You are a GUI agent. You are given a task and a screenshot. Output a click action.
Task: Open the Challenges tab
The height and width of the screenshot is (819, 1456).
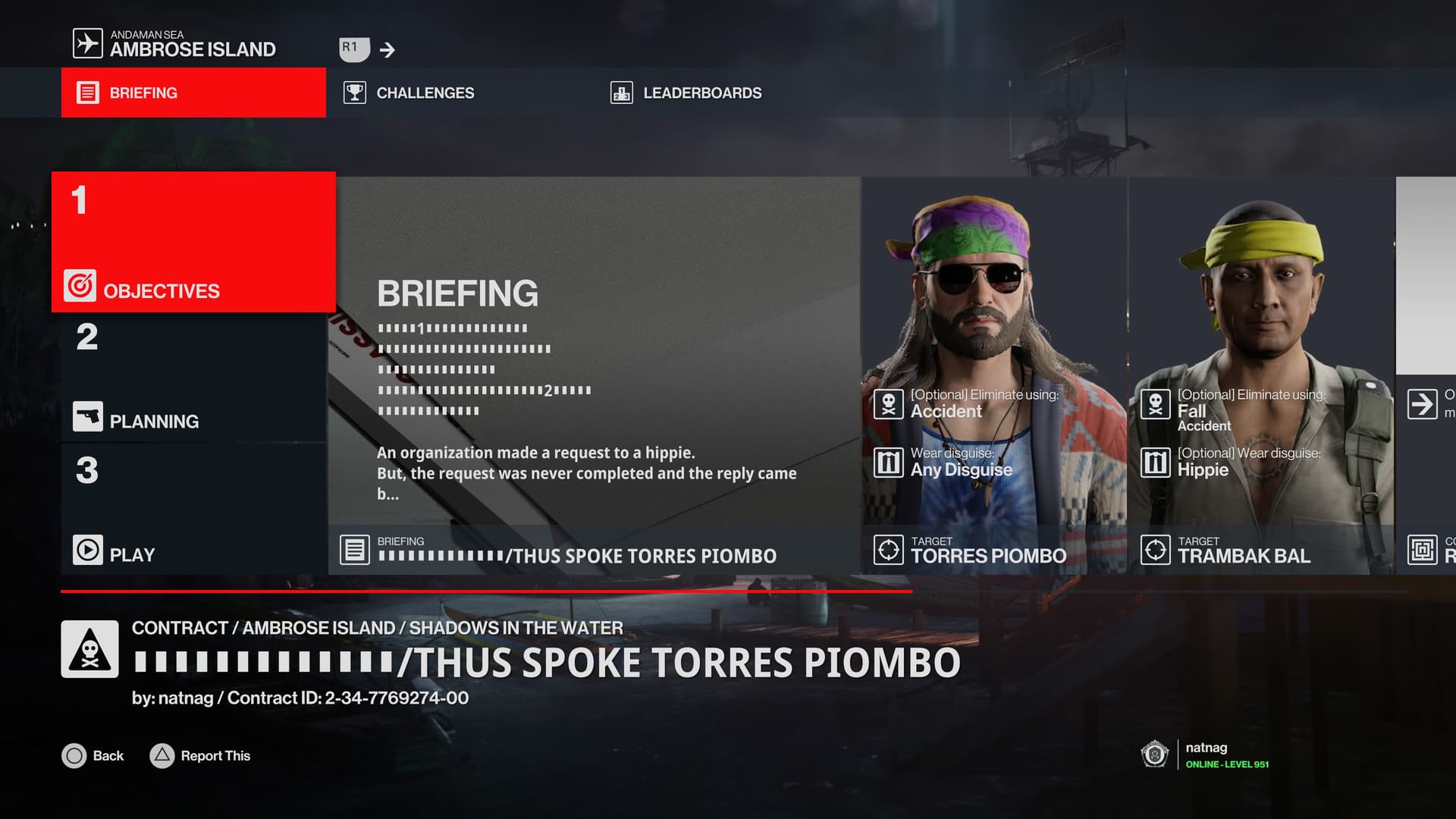tap(425, 93)
